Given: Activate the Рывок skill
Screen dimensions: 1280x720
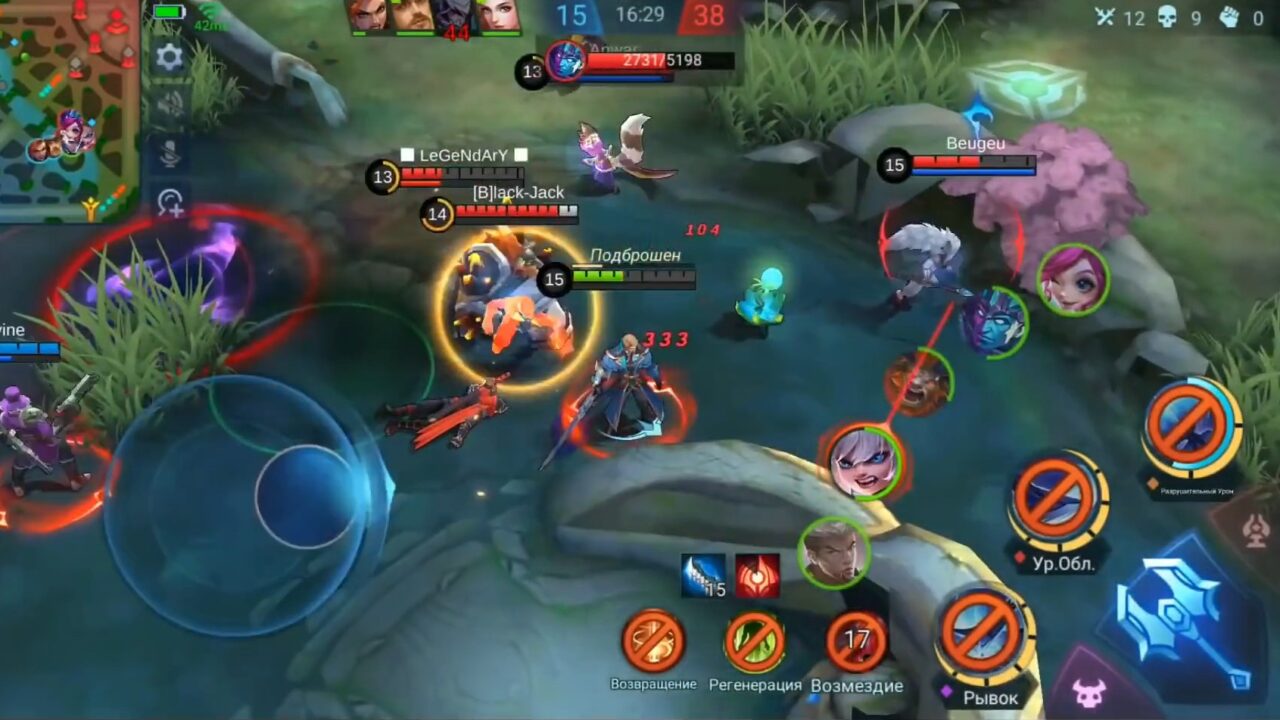Looking at the screenshot, I should 984,634.
